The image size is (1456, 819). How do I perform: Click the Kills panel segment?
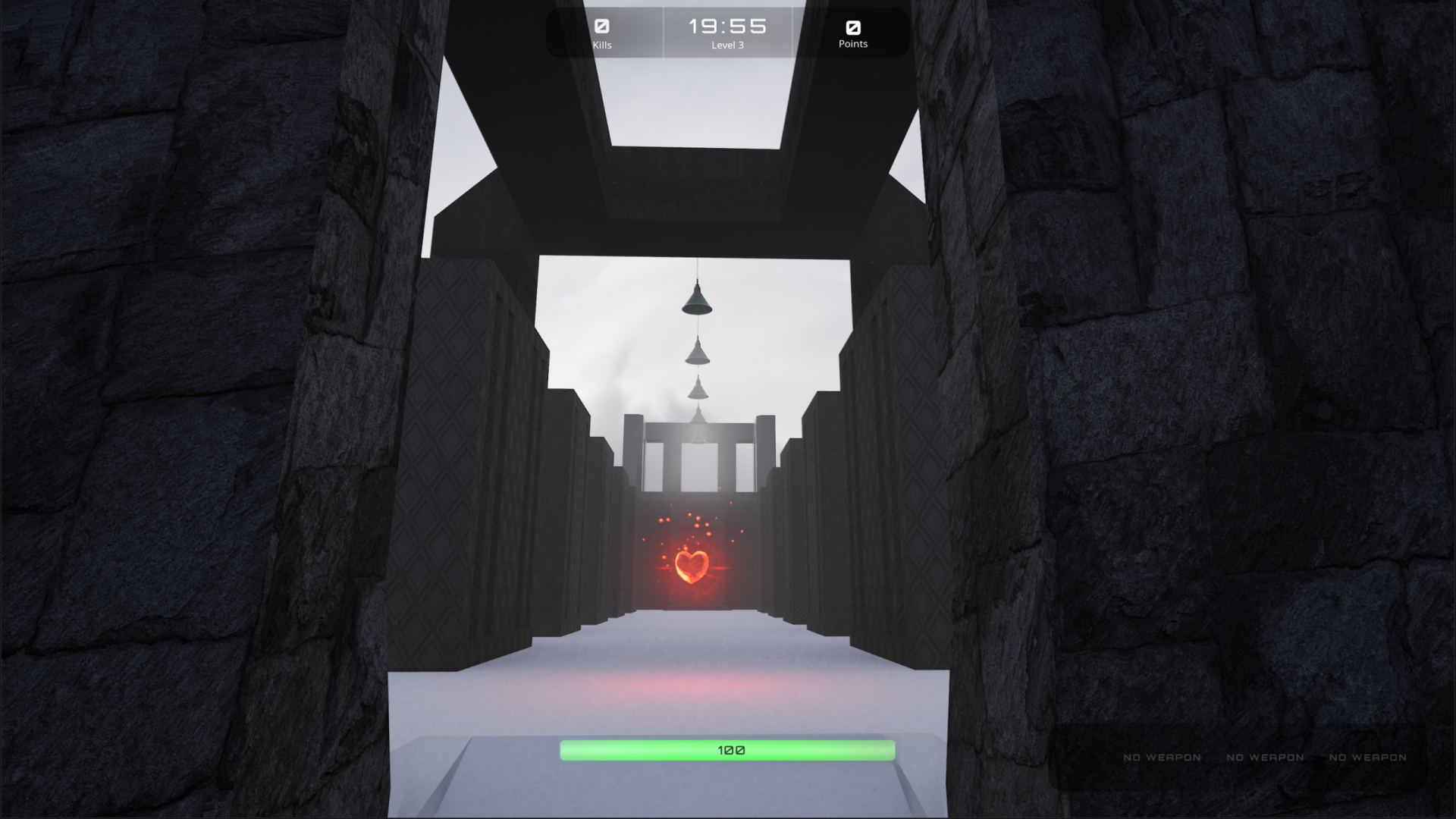pyautogui.click(x=603, y=33)
